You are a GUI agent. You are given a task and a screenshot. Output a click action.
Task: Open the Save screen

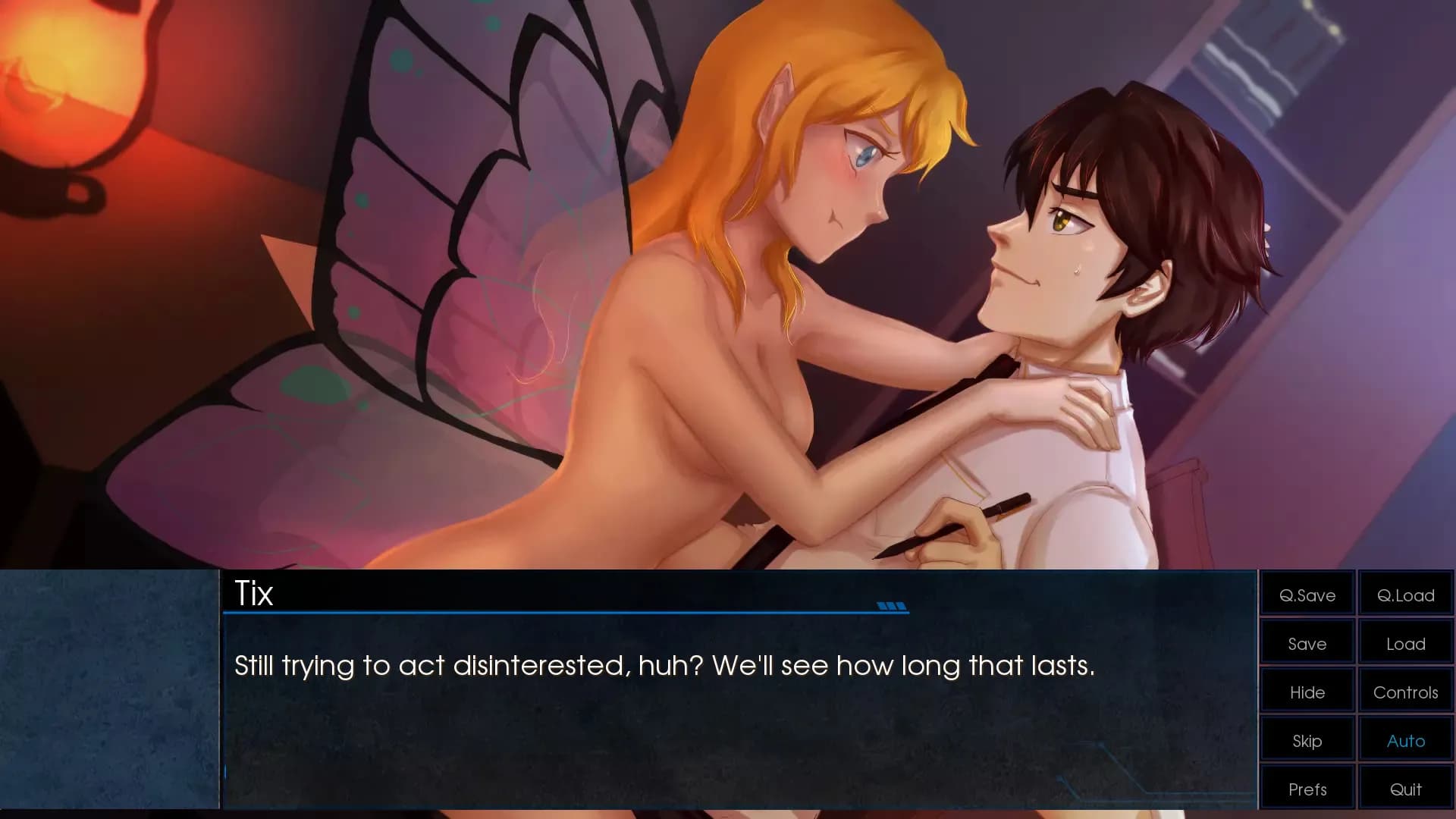[1306, 643]
